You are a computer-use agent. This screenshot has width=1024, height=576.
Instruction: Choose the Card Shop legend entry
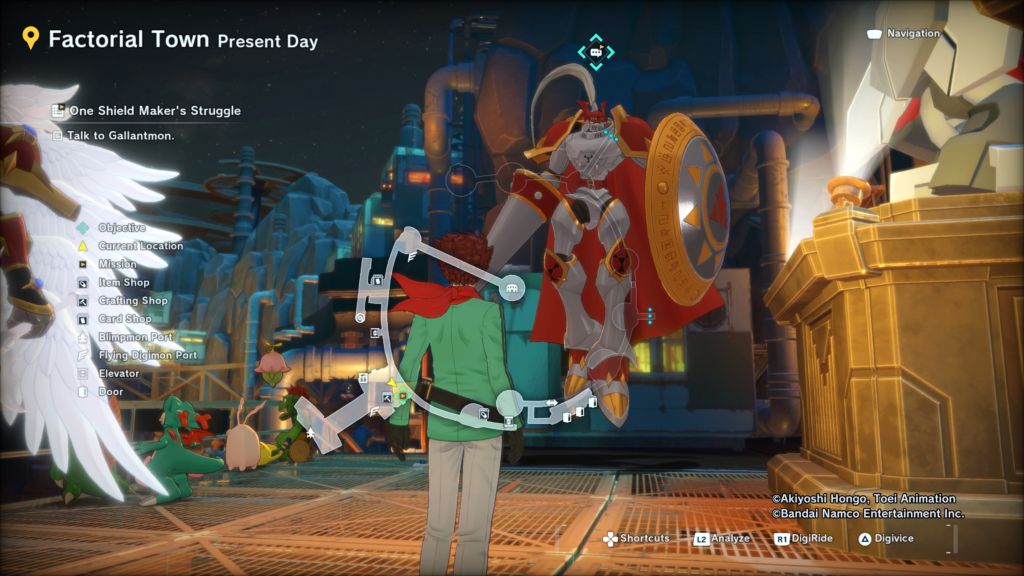(x=125, y=319)
